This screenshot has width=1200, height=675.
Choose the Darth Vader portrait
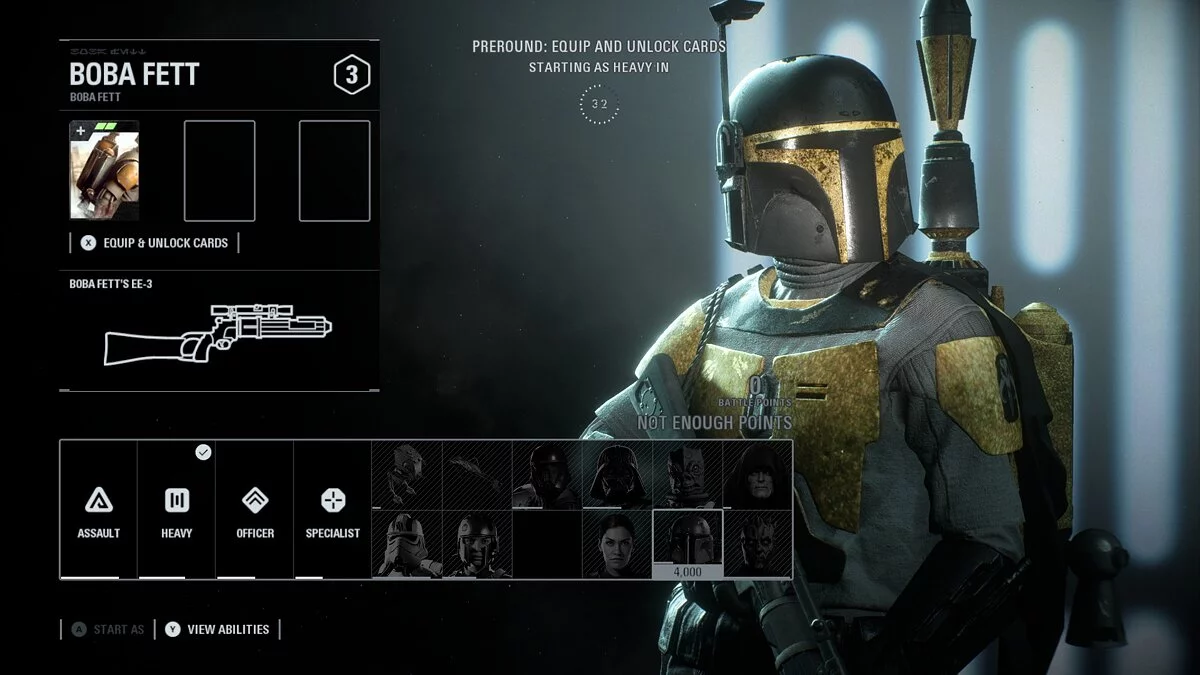point(617,475)
